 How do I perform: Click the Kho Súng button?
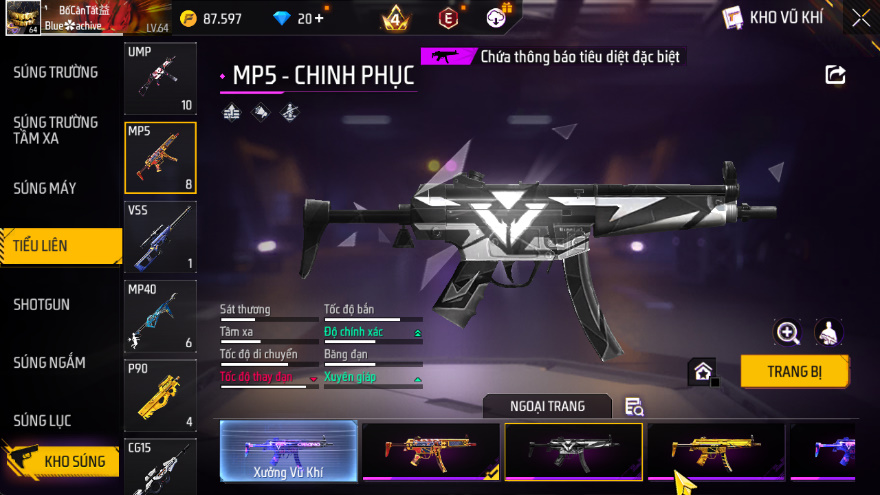point(68,461)
